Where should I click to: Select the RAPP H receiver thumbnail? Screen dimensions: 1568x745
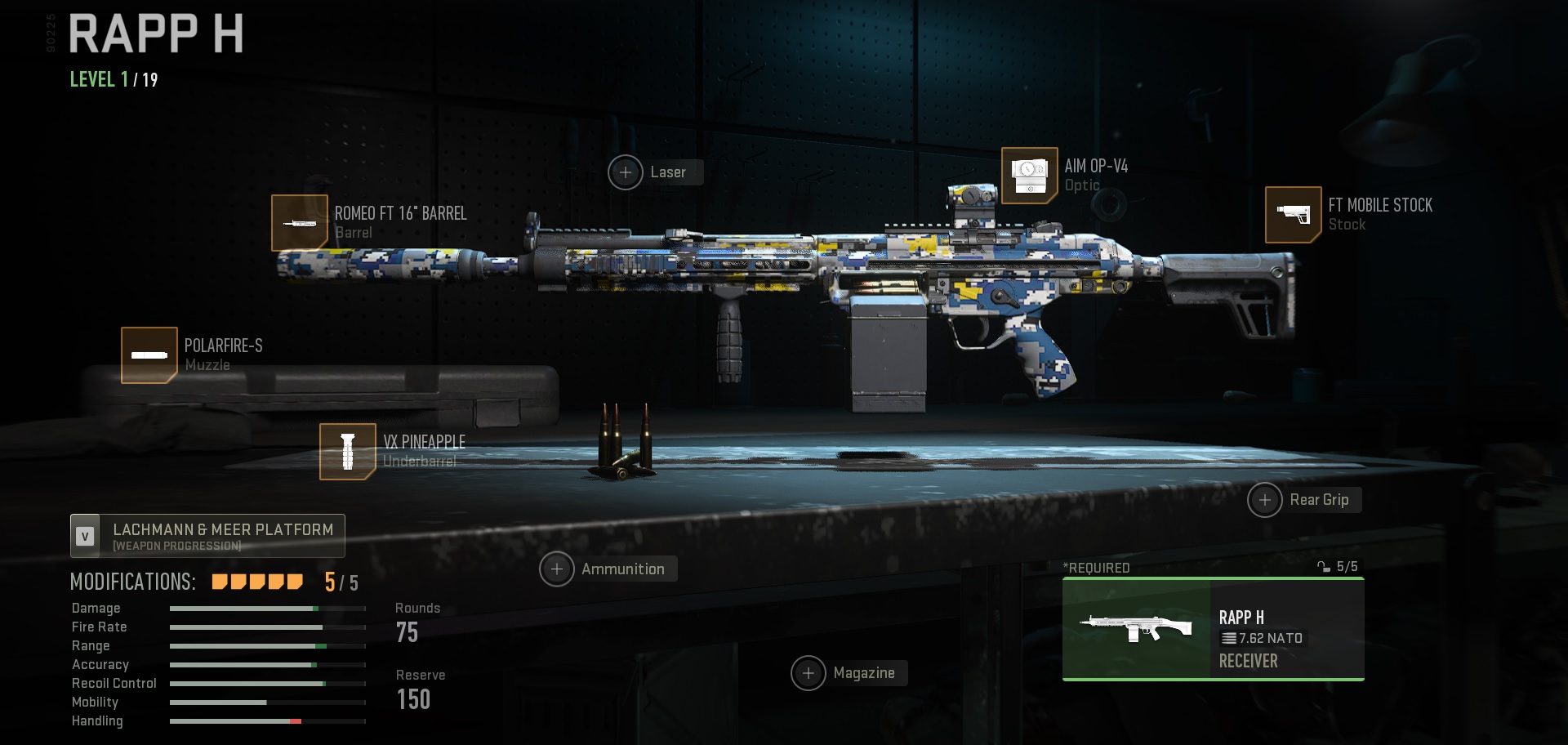coord(1135,627)
